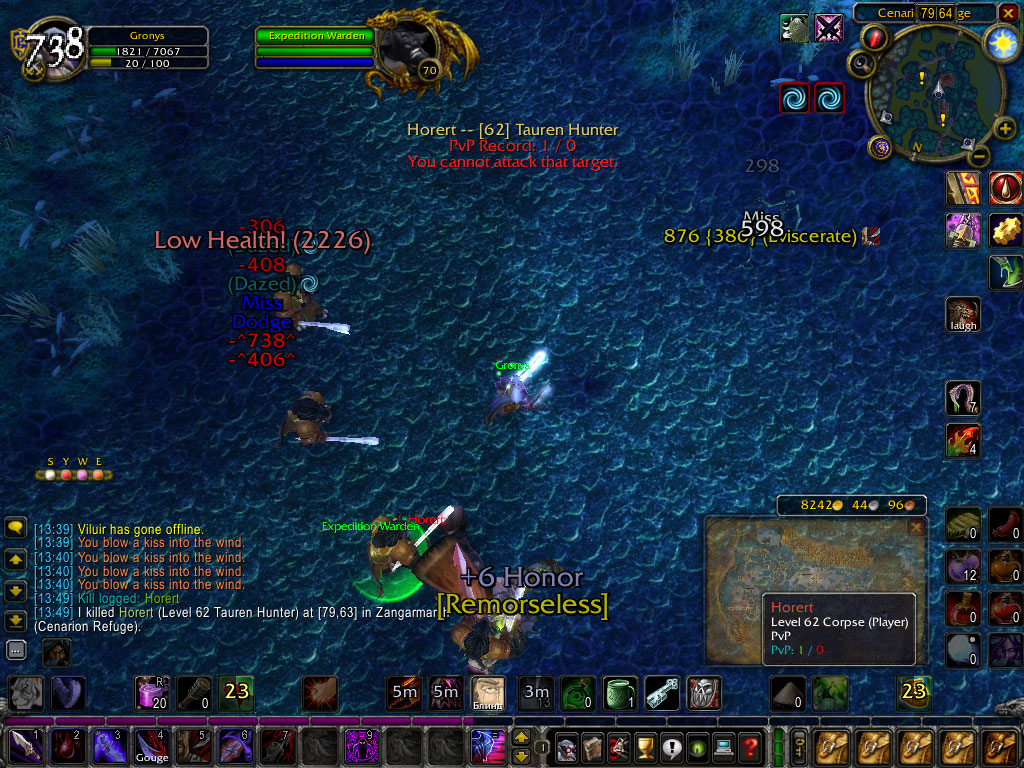This screenshot has width=1024, height=768.
Task: Use the green mug drink icon
Action: 618,691
